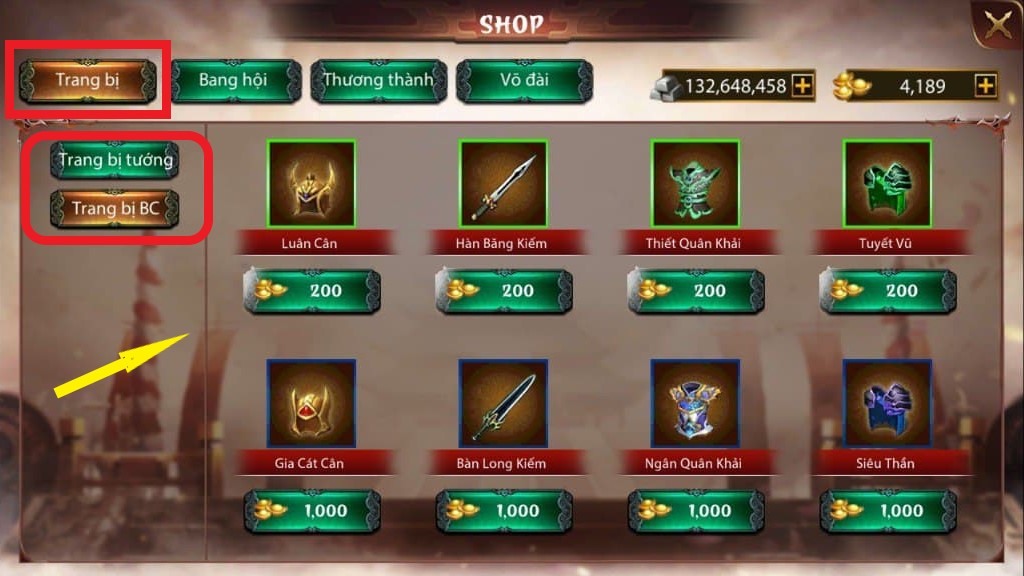Select the Ngân Quân Khải armor item
1024x576 pixels.
pyautogui.click(x=695, y=403)
